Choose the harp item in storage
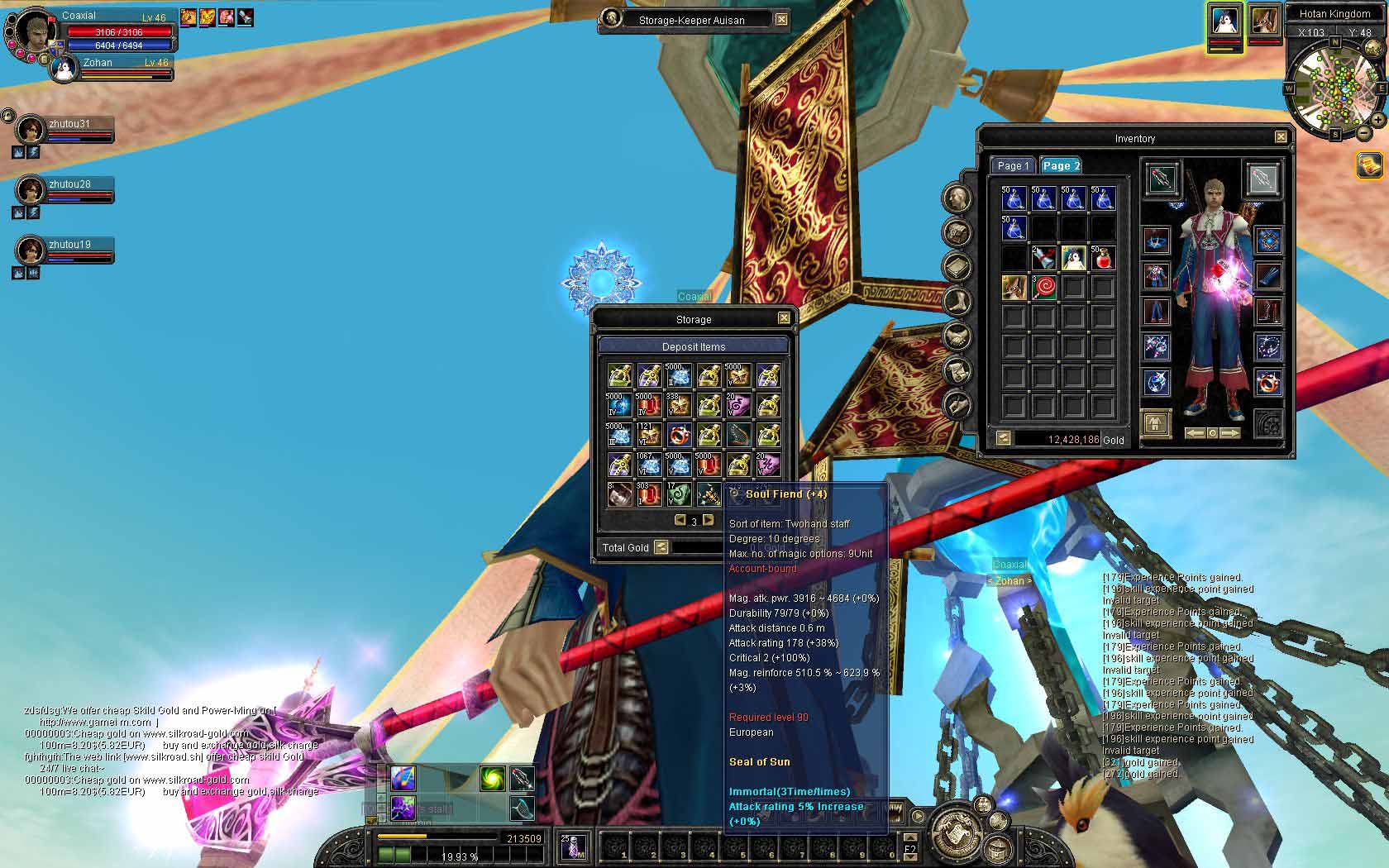Image resolution: width=1389 pixels, height=868 pixels. [737, 435]
